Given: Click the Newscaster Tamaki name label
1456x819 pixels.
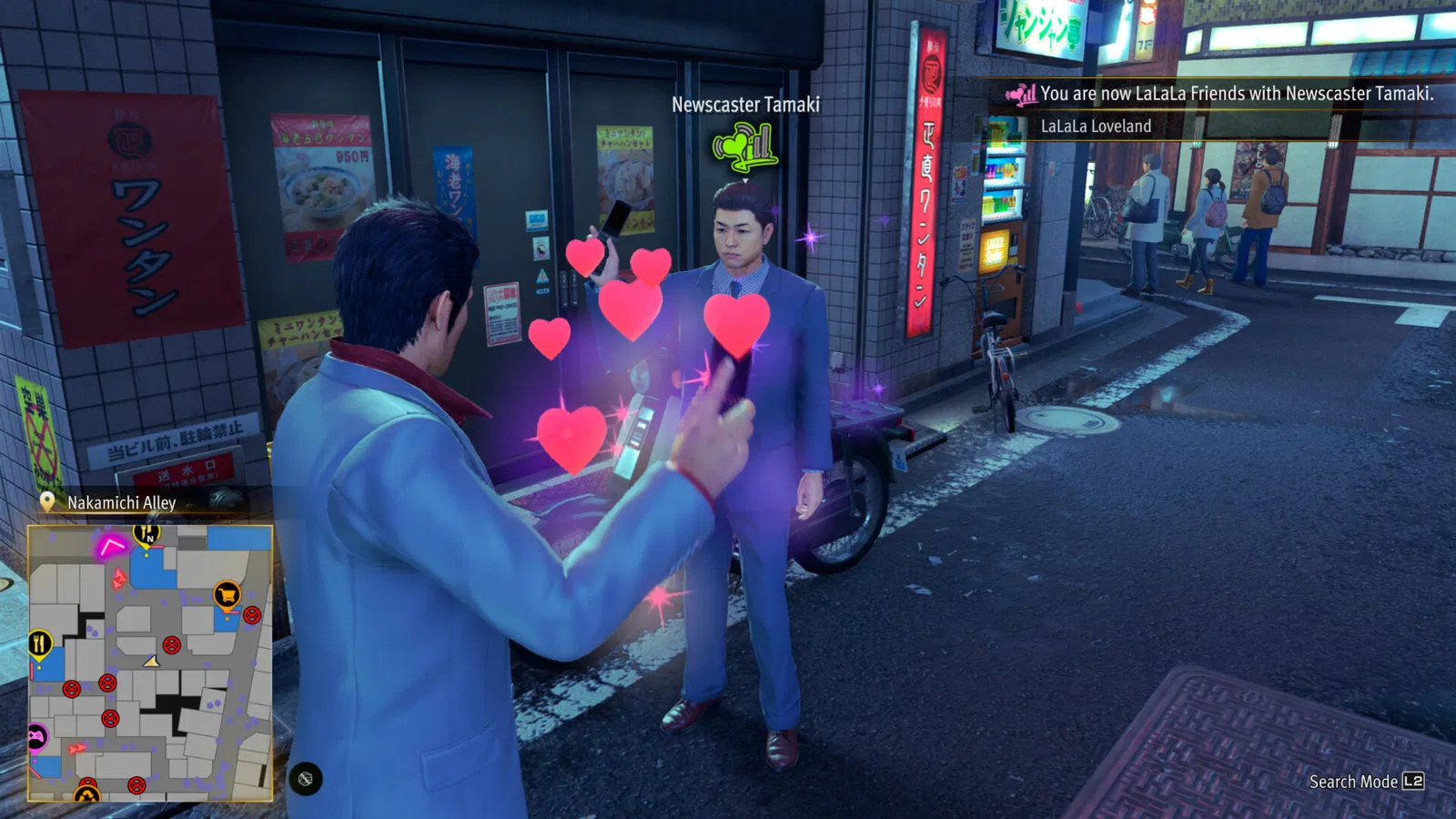Looking at the screenshot, I should 744,104.
